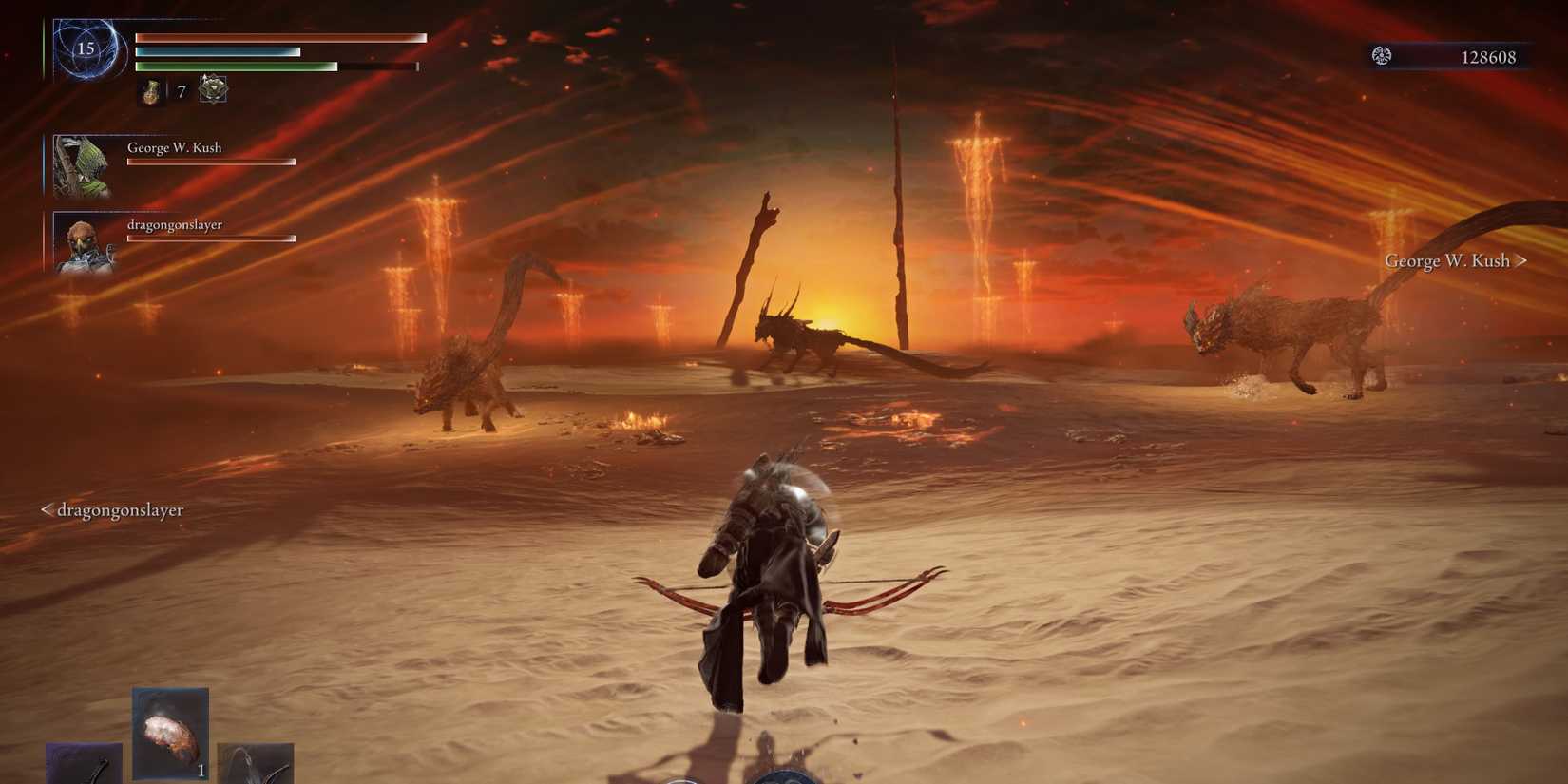1568x784 pixels.
Task: Select the Crimson Flask icon
Action: pos(153,91)
